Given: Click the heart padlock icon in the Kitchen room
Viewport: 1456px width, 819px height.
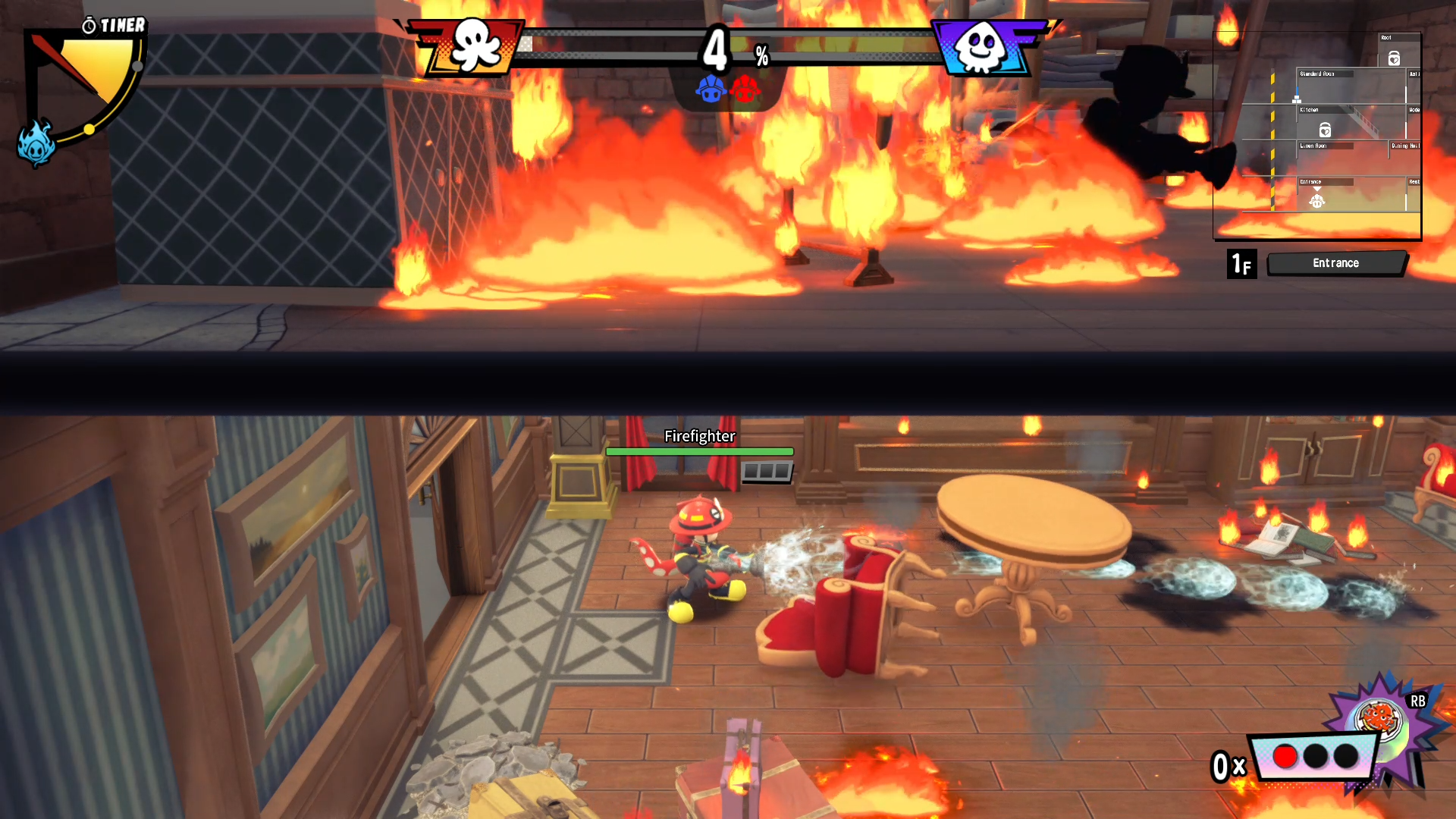Looking at the screenshot, I should click(1324, 130).
